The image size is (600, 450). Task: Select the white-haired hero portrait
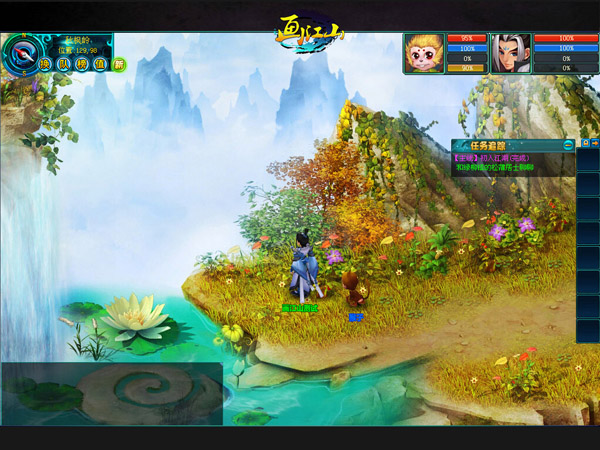pyautogui.click(x=511, y=53)
